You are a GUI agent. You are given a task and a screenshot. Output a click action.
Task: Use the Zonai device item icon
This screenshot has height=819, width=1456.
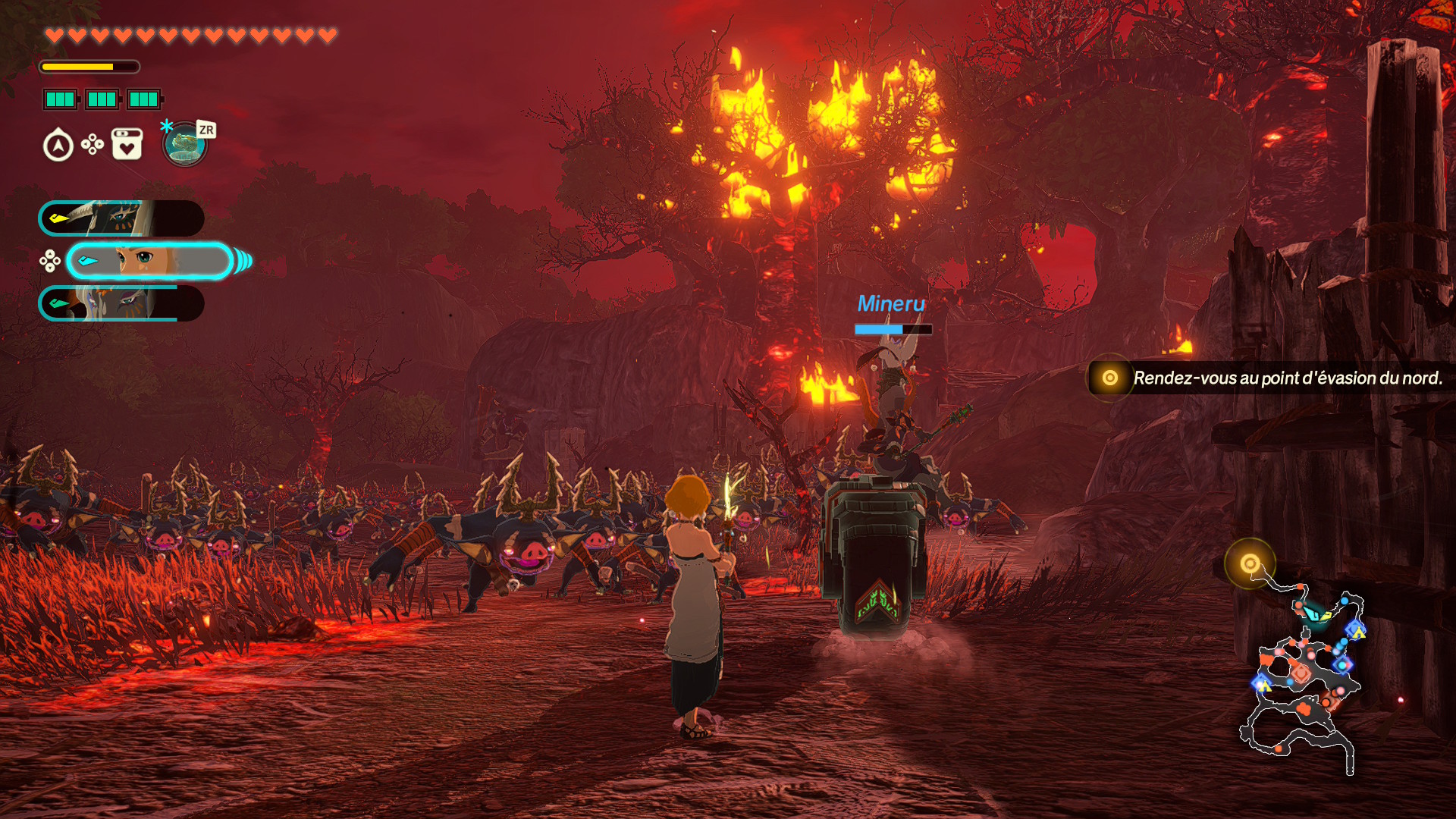(x=184, y=144)
